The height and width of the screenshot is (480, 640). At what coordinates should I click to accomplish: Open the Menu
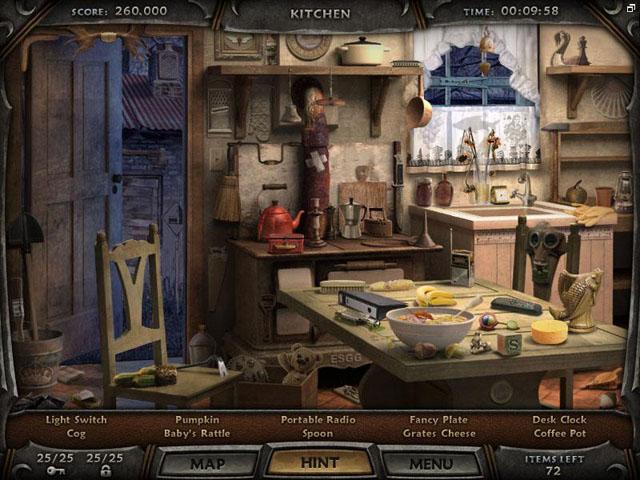click(x=431, y=463)
